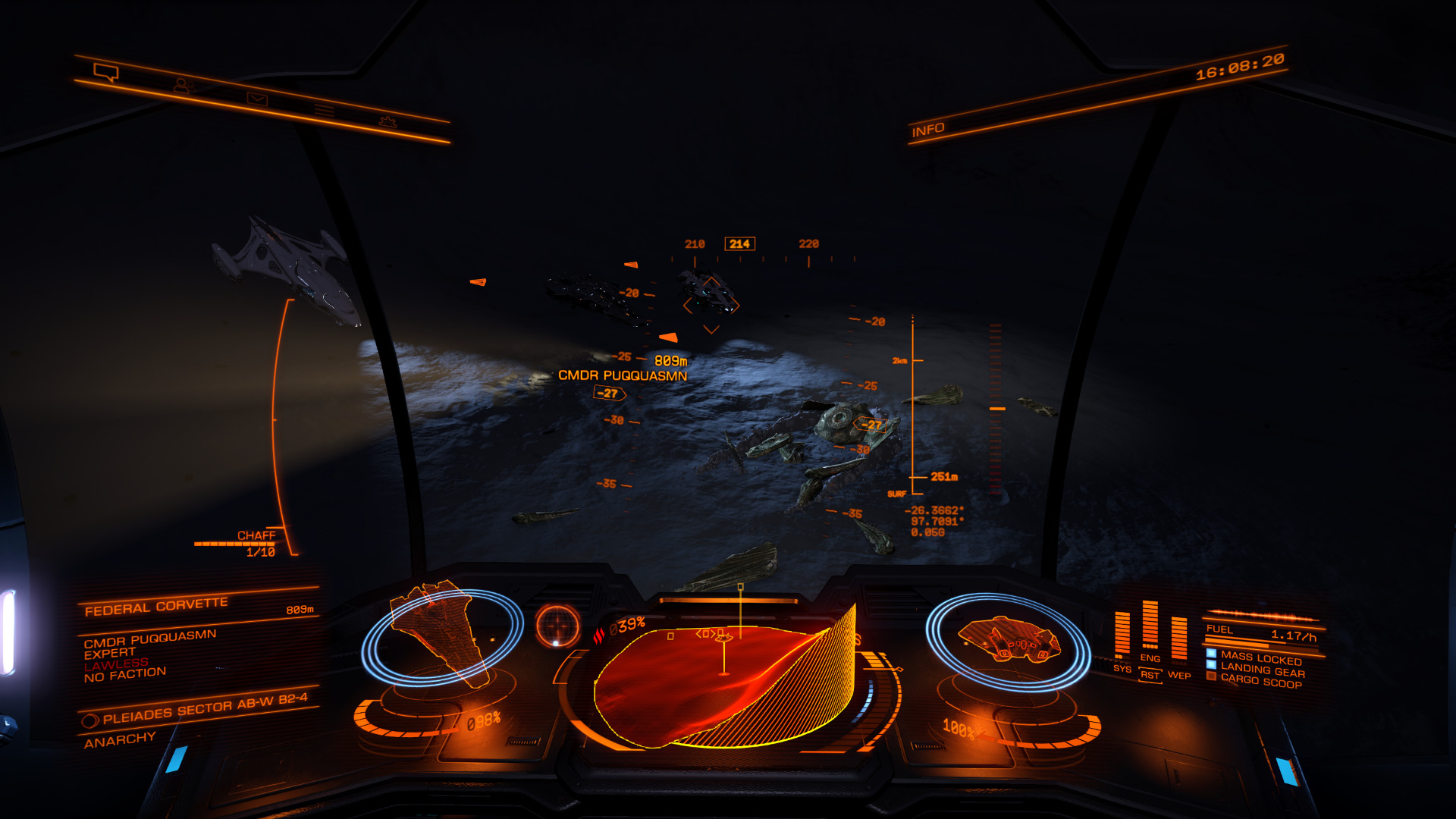Open the inbox envelope tab
This screenshot has height=819, width=1456.
pyautogui.click(x=257, y=99)
